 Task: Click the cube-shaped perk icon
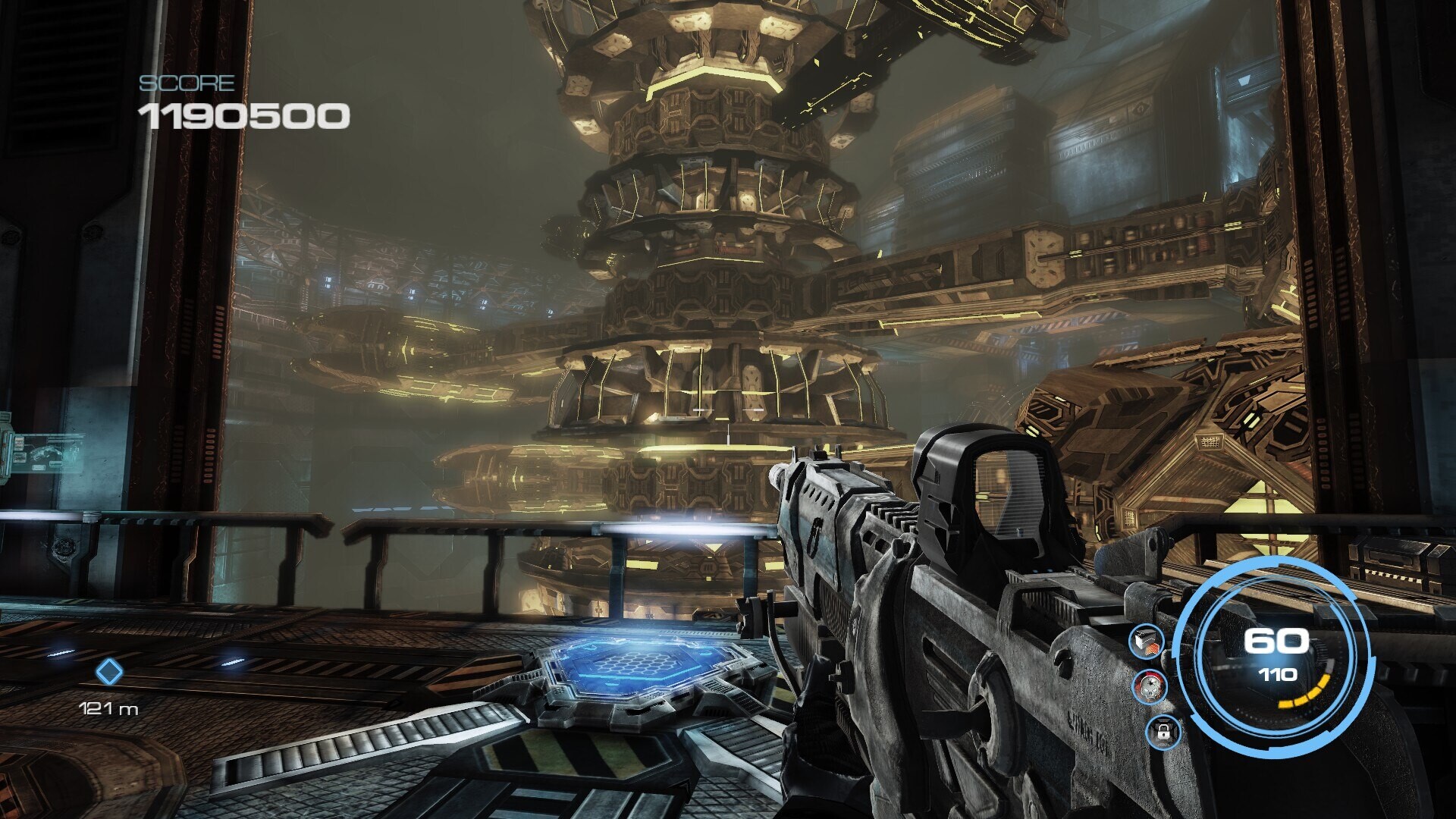(1146, 643)
